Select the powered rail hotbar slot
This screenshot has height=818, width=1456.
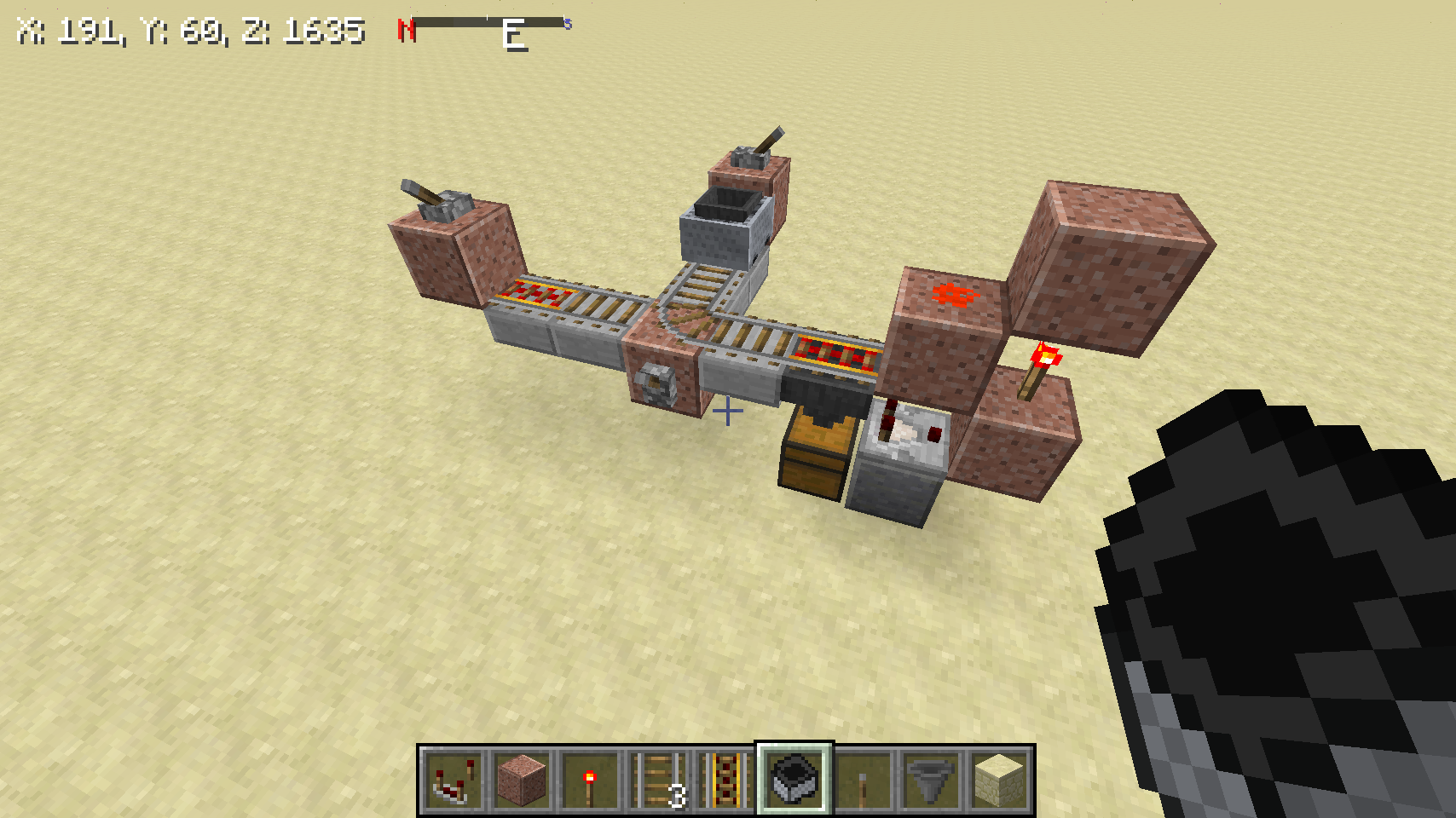726,777
